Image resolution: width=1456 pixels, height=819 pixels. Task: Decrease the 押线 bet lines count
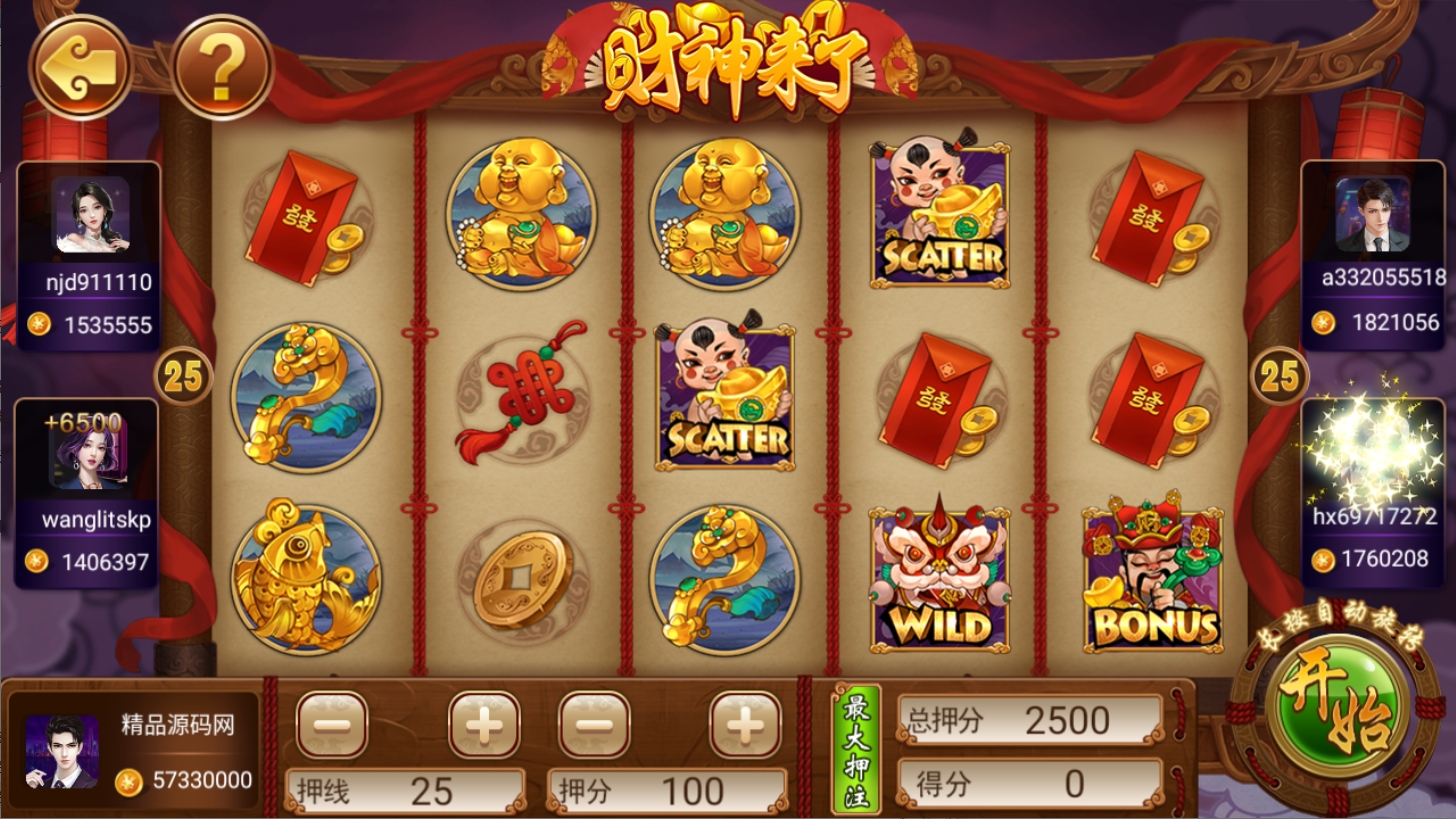332,724
